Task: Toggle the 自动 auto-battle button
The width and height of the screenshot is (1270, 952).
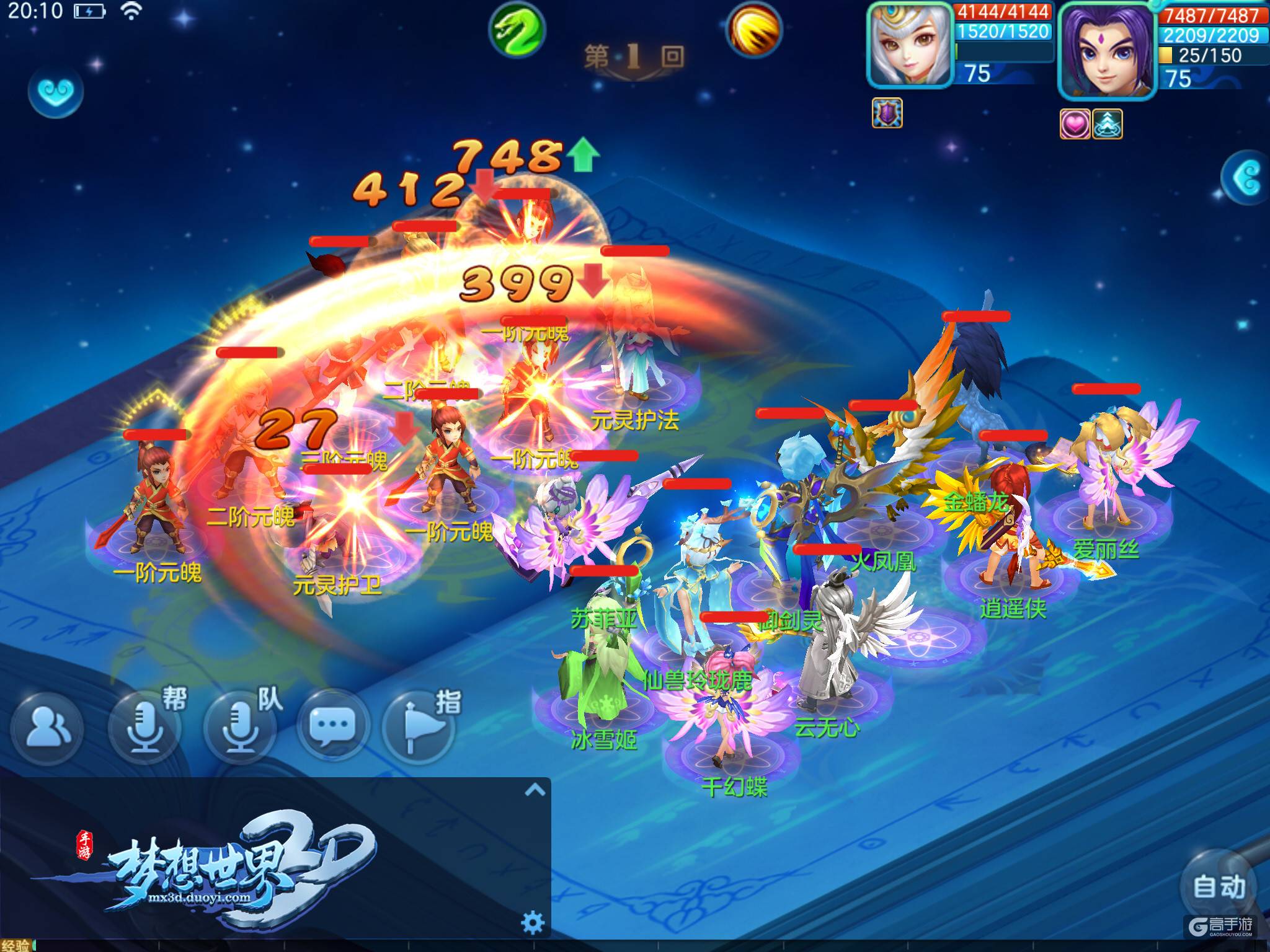Action: tap(1219, 886)
